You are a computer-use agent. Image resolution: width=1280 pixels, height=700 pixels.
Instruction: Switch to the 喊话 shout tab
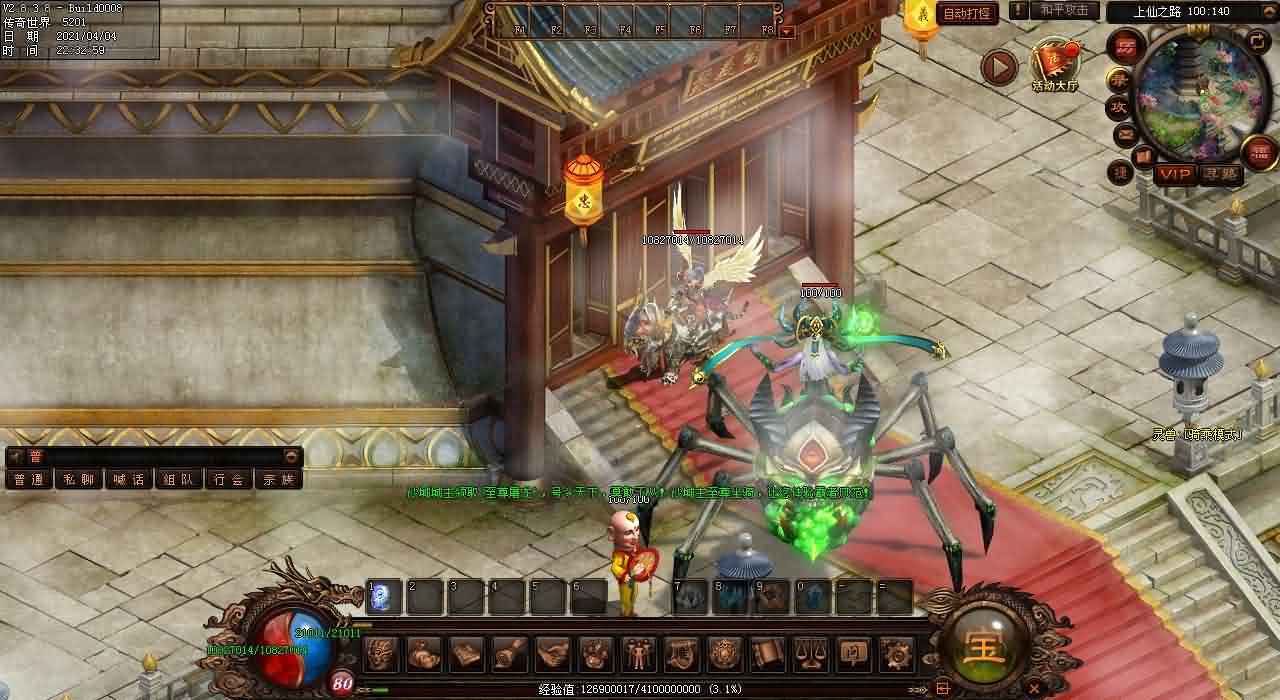click(x=128, y=479)
